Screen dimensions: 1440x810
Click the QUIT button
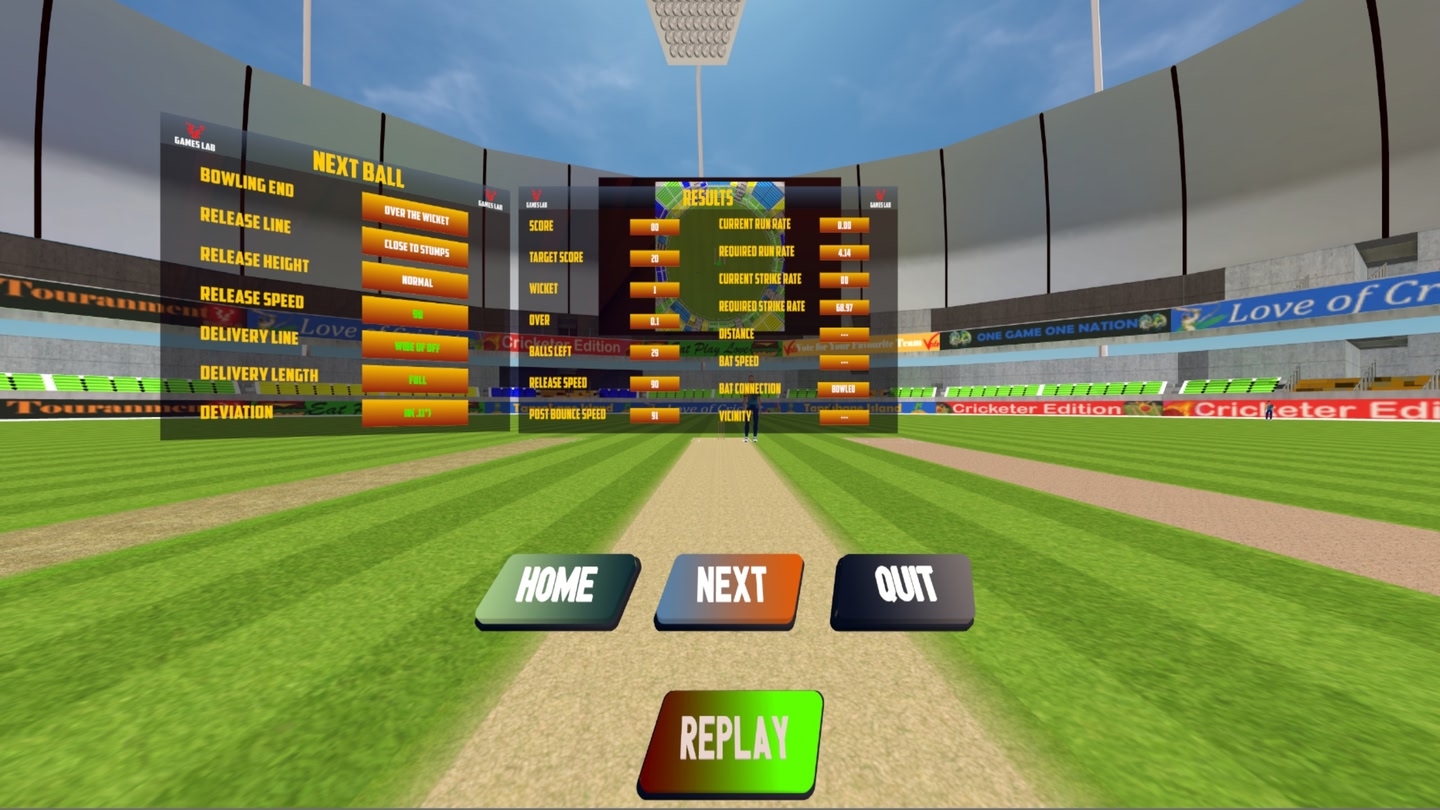[903, 588]
